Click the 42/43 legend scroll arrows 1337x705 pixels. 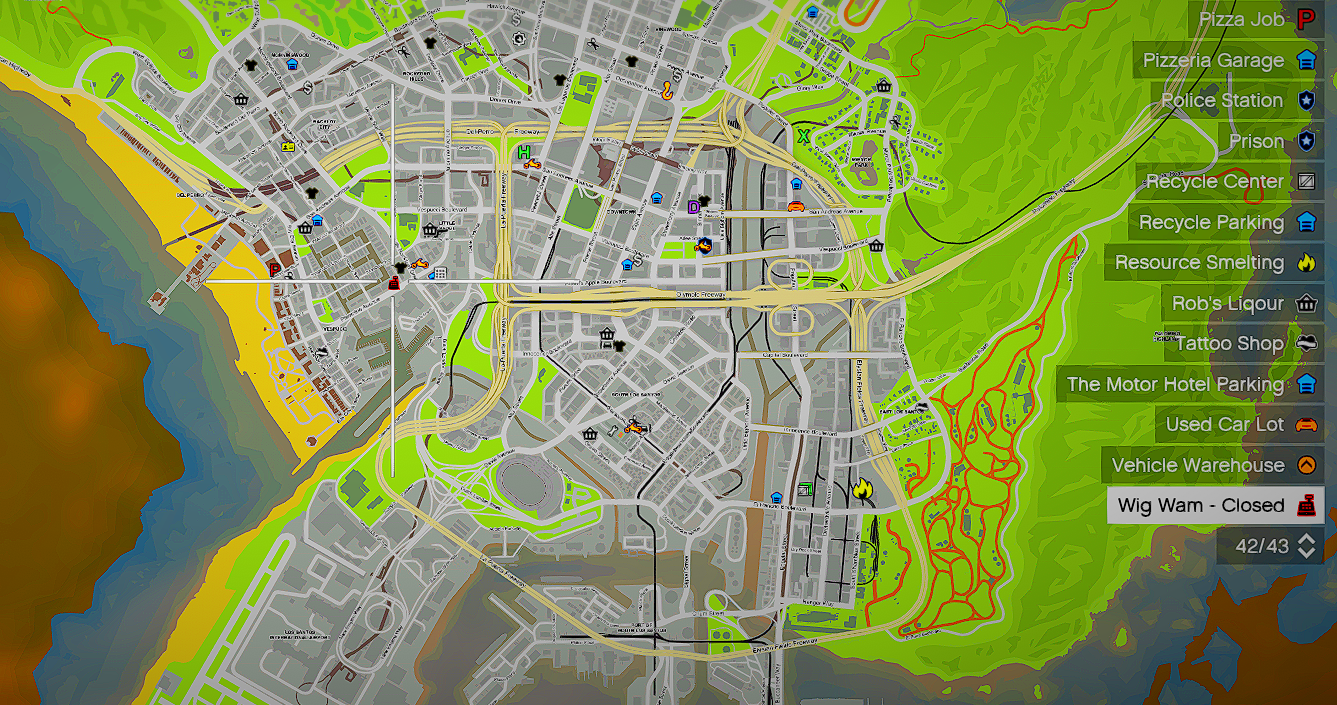pos(1305,546)
